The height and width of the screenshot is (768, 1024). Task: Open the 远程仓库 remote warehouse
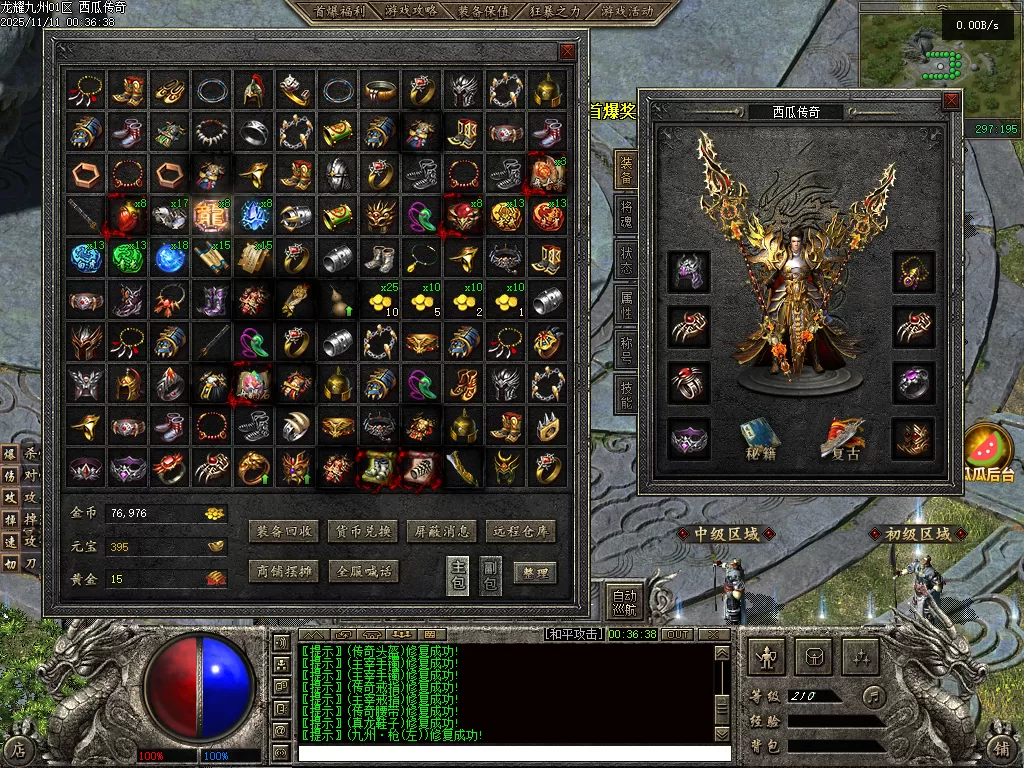click(x=520, y=532)
